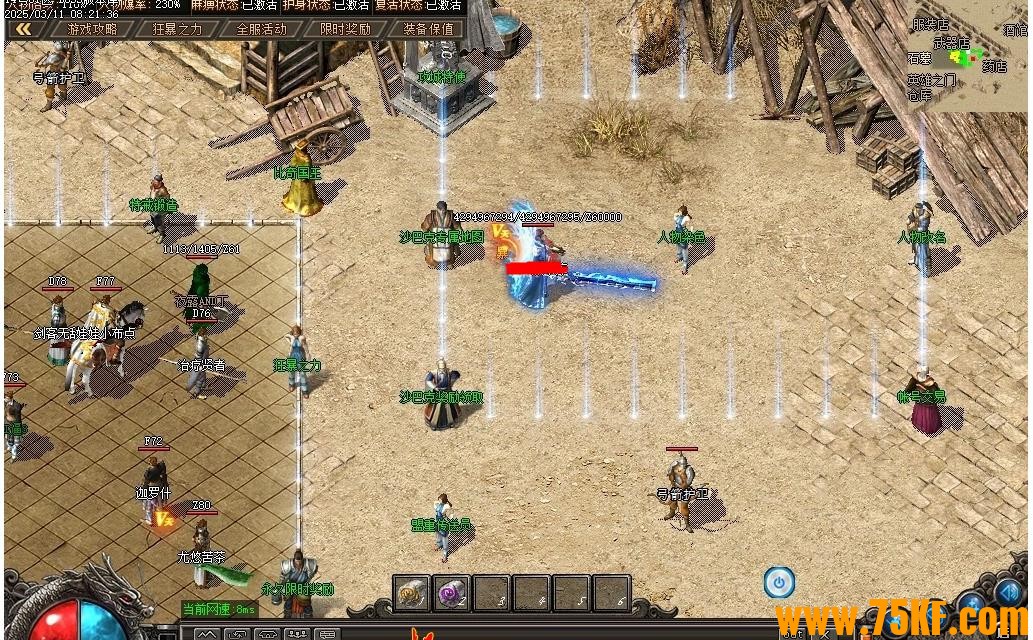
Task: Use the yellow scroll in hotbar slot 1
Action: 411,593
